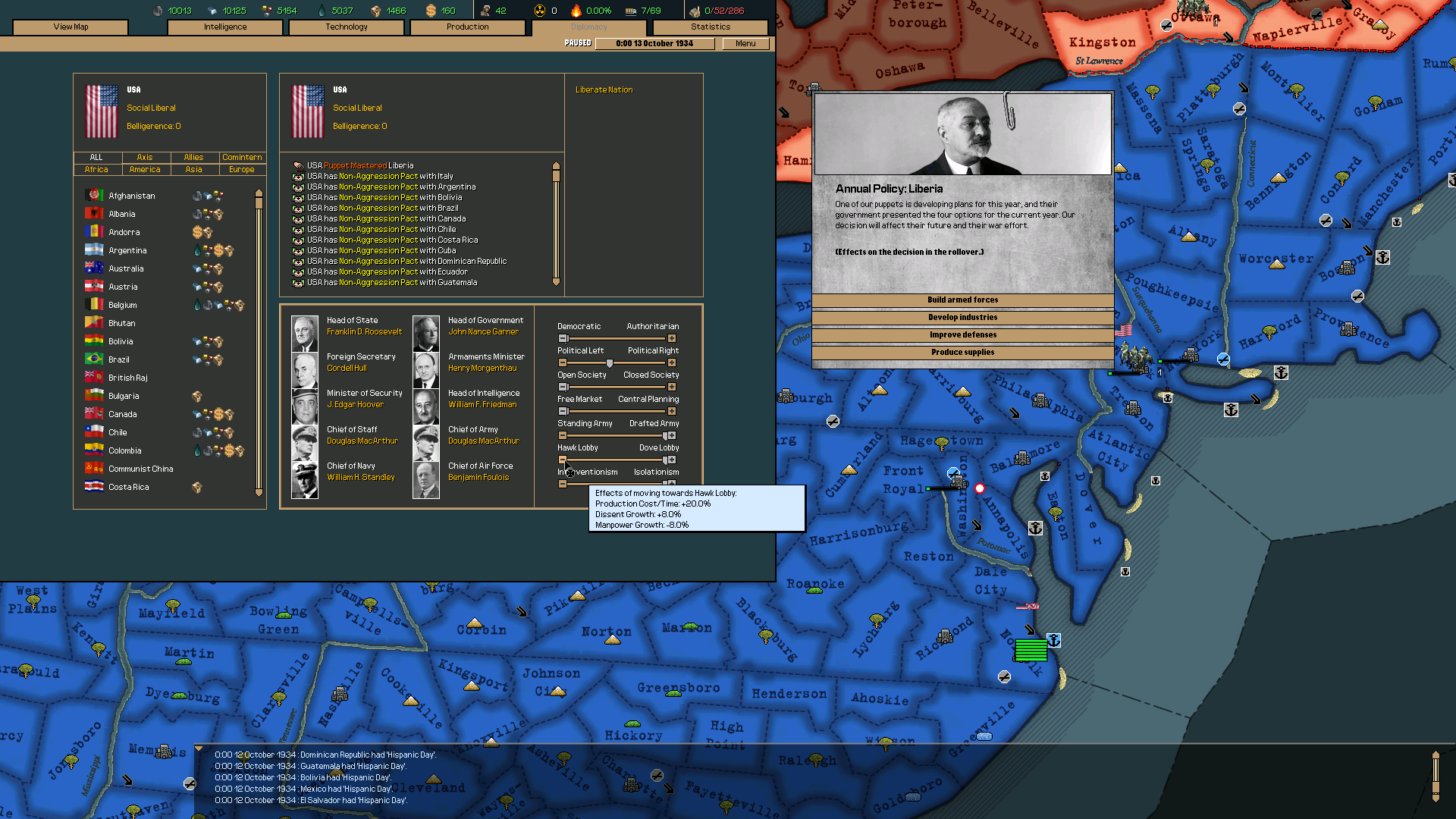This screenshot has height=819, width=1456.
Task: Click the manpower officer icon showing 42
Action: point(485,11)
